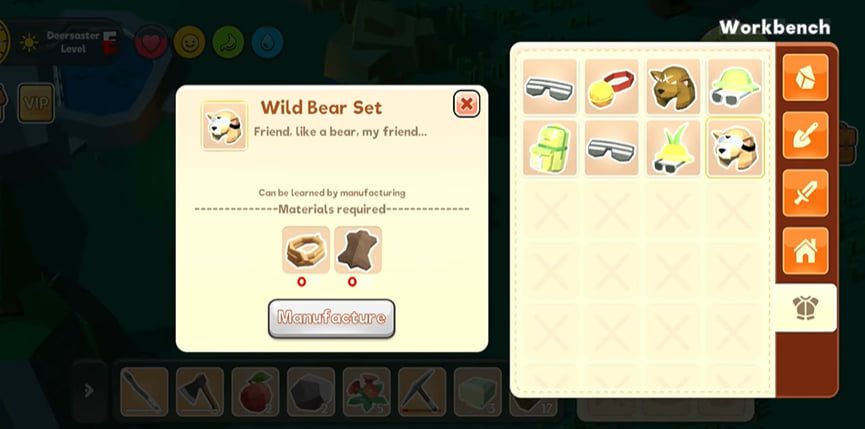Expand the hotbar with the arrow button
The image size is (865, 429).
point(89,391)
